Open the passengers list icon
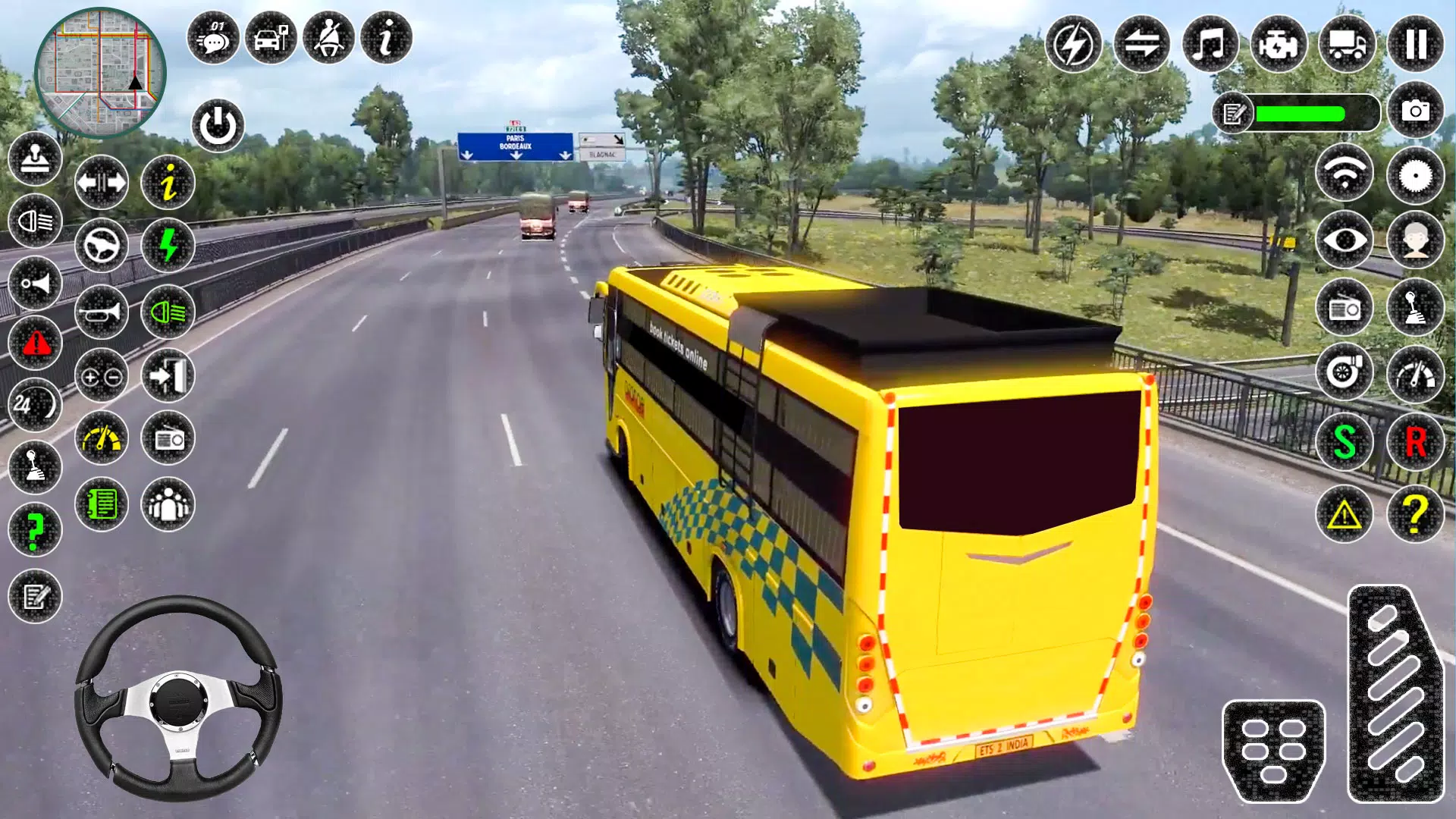This screenshot has width=1456, height=819. tap(169, 504)
